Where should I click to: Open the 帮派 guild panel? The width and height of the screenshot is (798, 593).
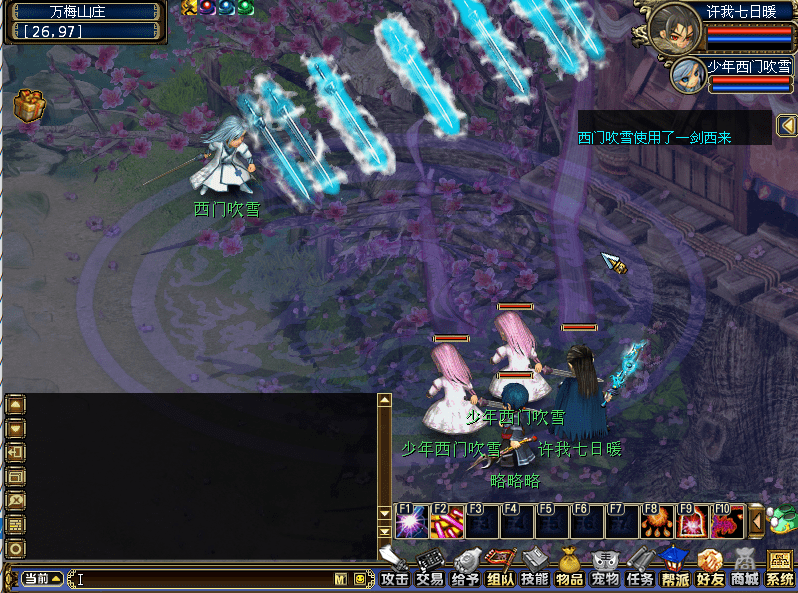tap(675, 570)
